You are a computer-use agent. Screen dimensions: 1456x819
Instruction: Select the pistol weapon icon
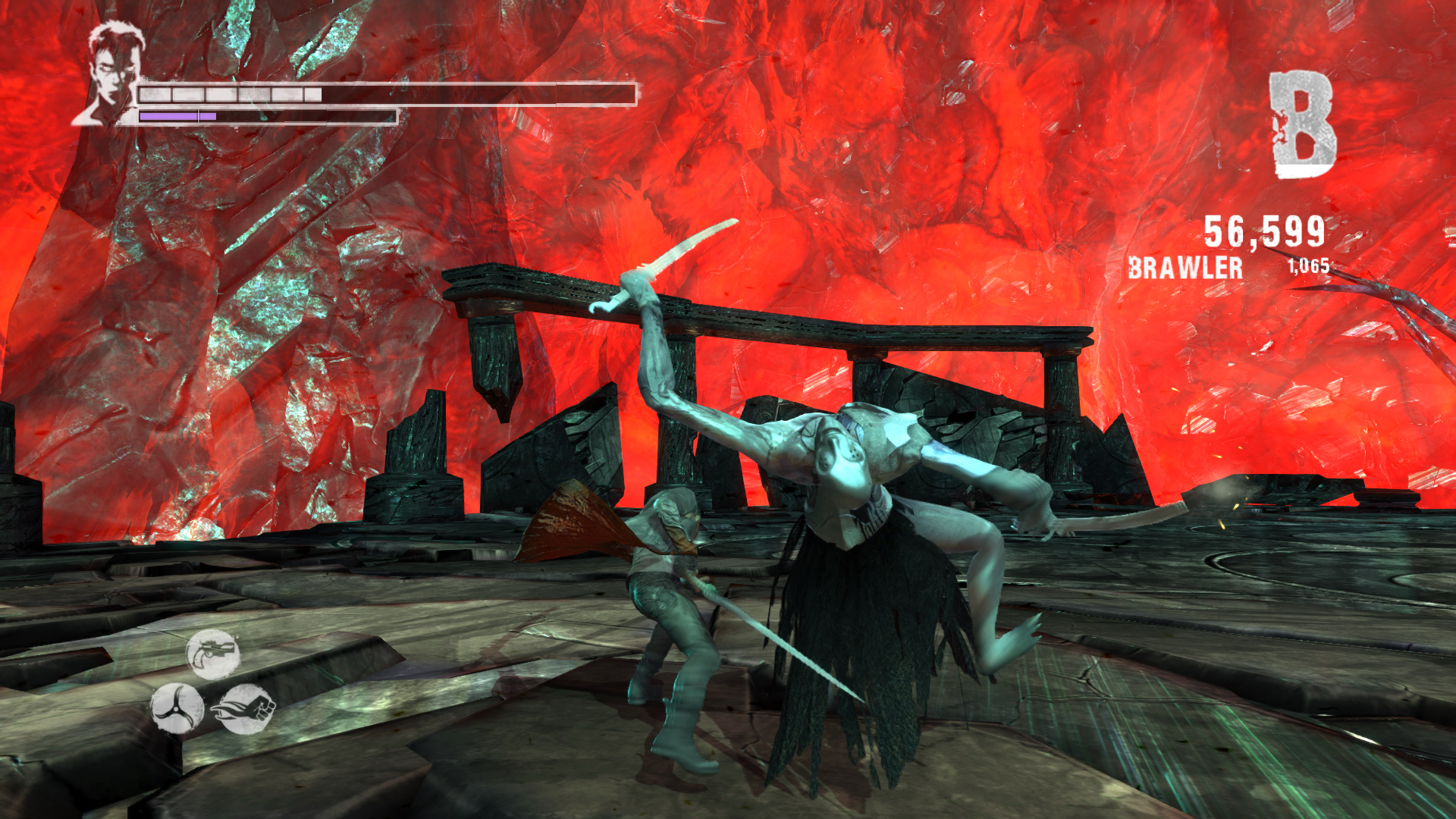point(213,654)
